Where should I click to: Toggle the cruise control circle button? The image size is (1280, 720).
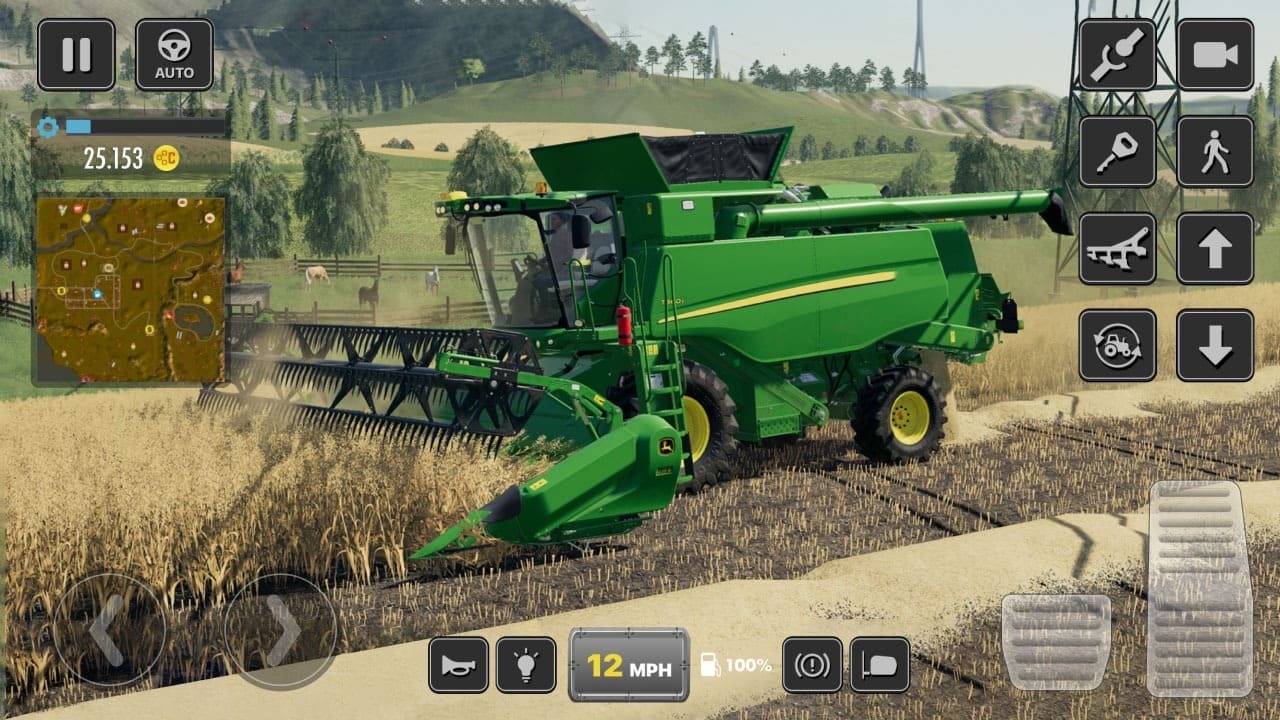[812, 665]
